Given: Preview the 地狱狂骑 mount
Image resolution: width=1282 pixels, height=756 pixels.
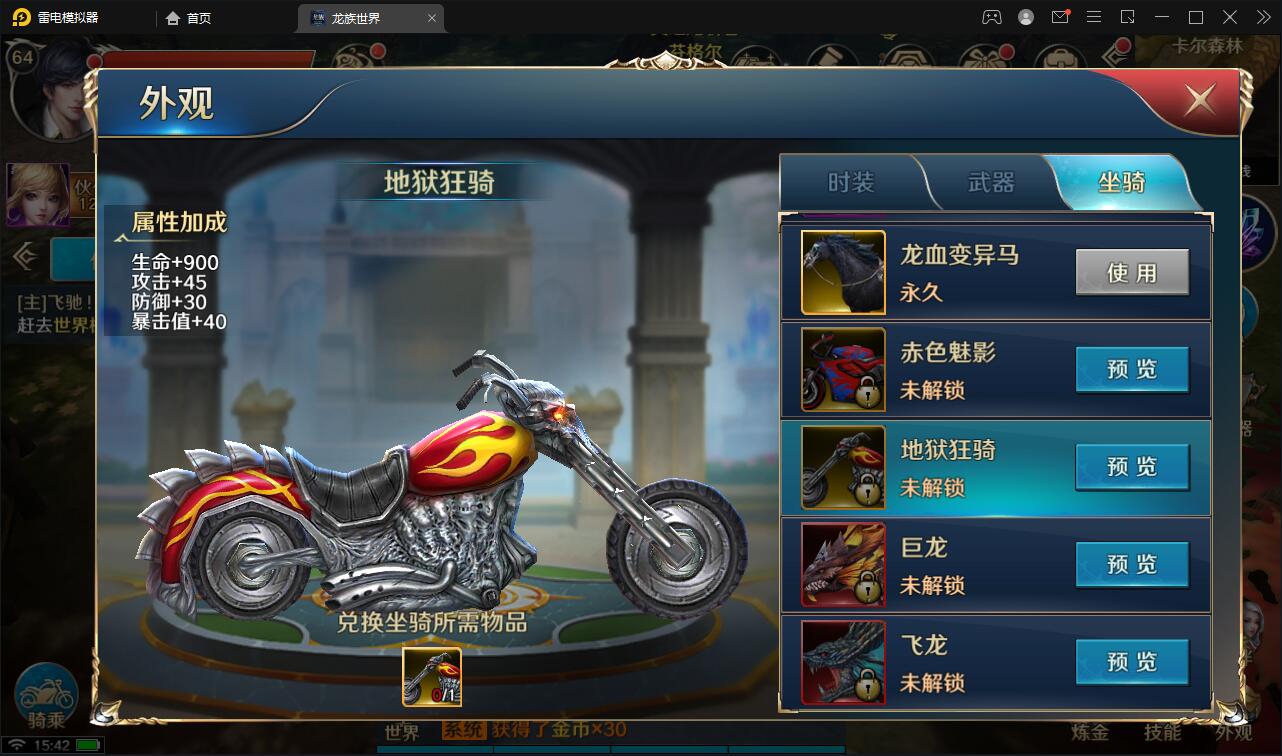Looking at the screenshot, I should point(1132,467).
